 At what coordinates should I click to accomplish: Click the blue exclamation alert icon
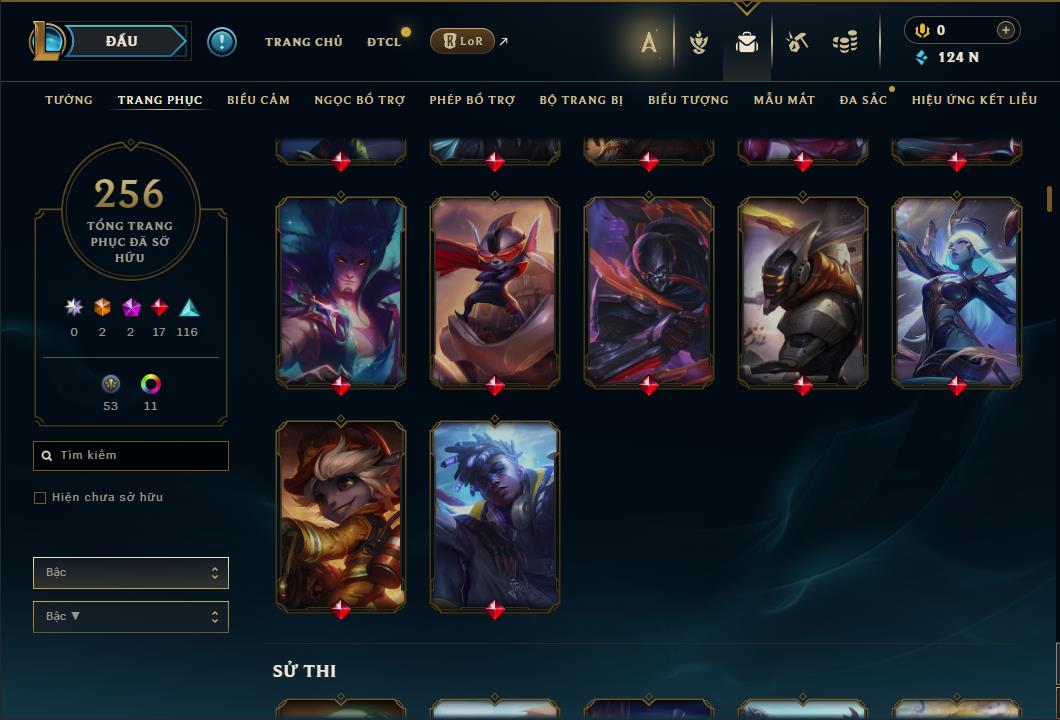[x=222, y=41]
